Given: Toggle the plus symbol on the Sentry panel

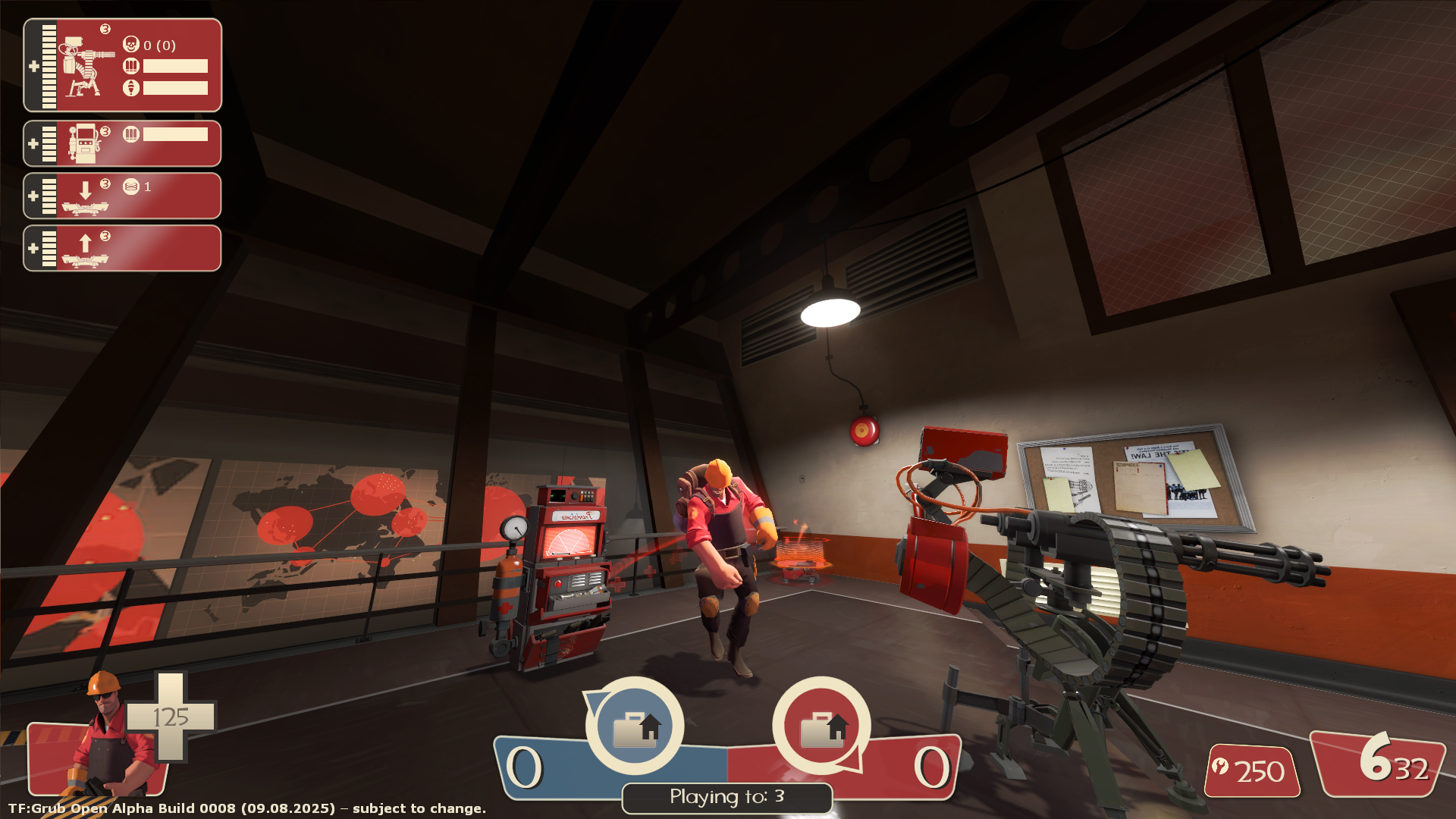Looking at the screenshot, I should point(33,66).
